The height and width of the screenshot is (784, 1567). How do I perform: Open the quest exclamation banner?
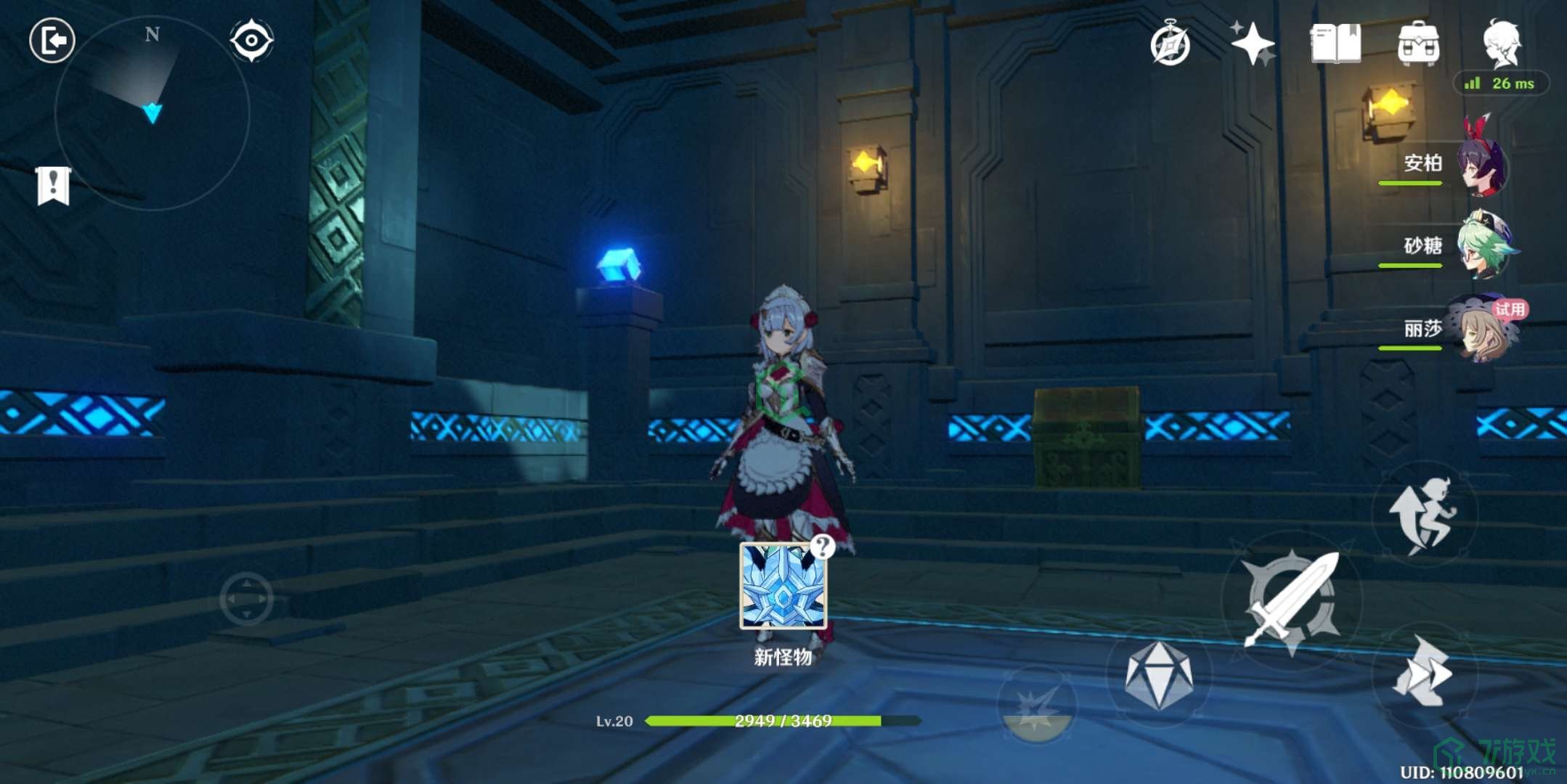point(53,186)
